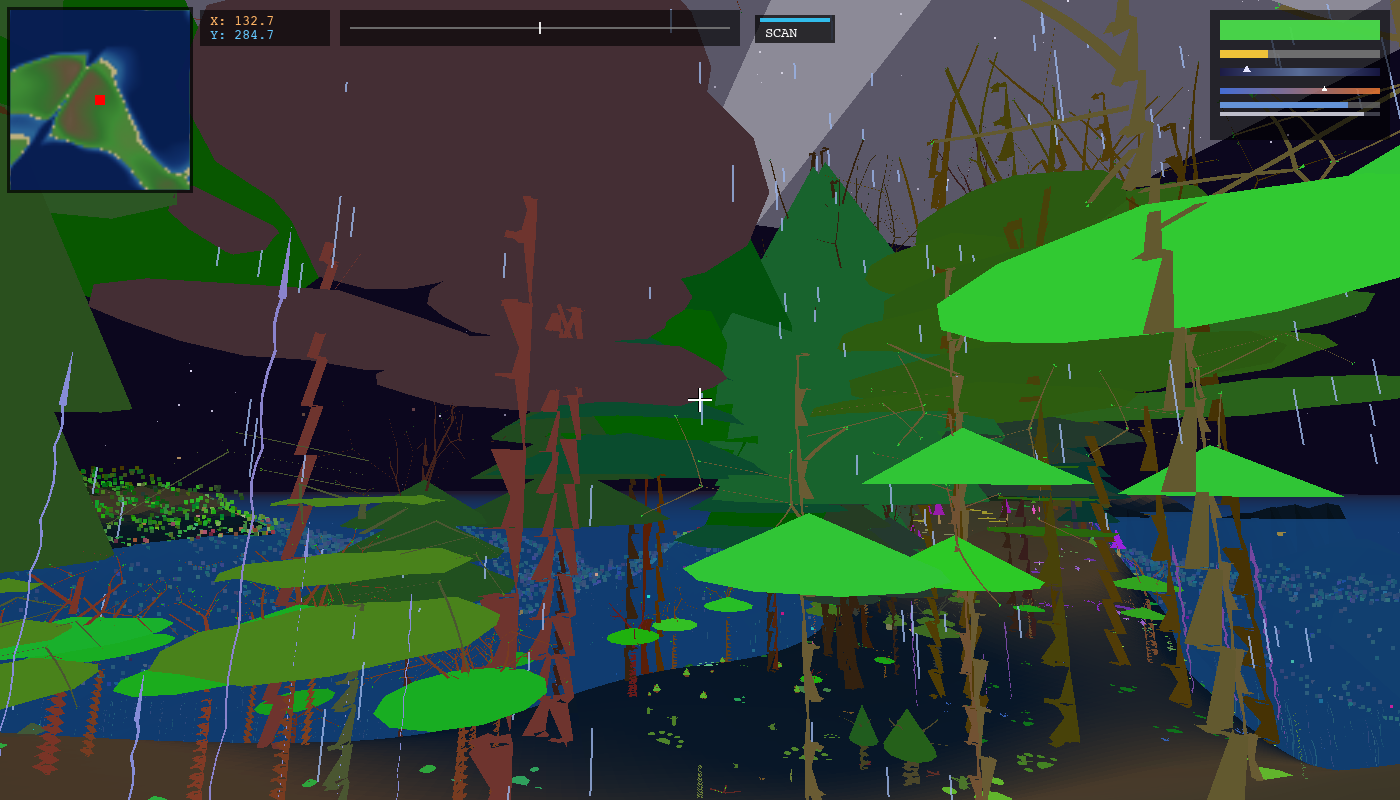
Task: Click the white center tick on the top timeline bar
Action: (x=540, y=28)
